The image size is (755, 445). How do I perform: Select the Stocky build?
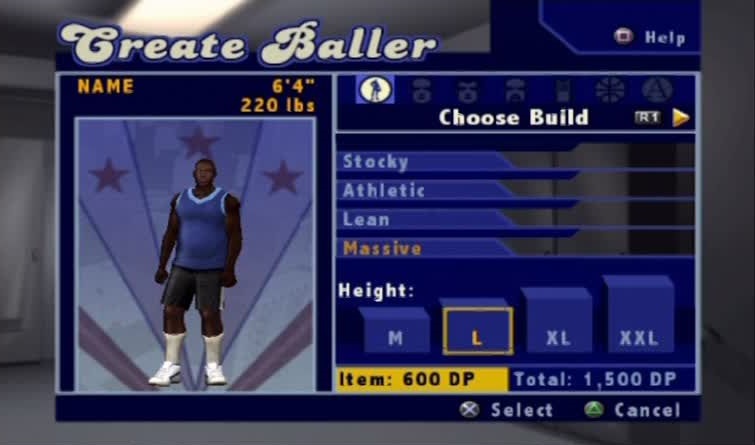pos(377,162)
